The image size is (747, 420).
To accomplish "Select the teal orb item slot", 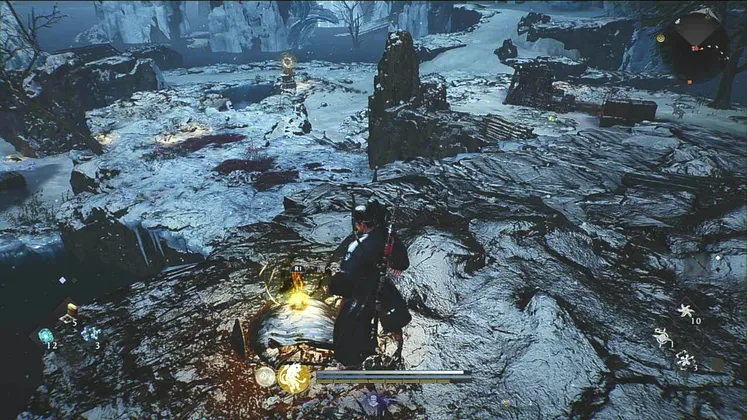I will coord(45,336).
